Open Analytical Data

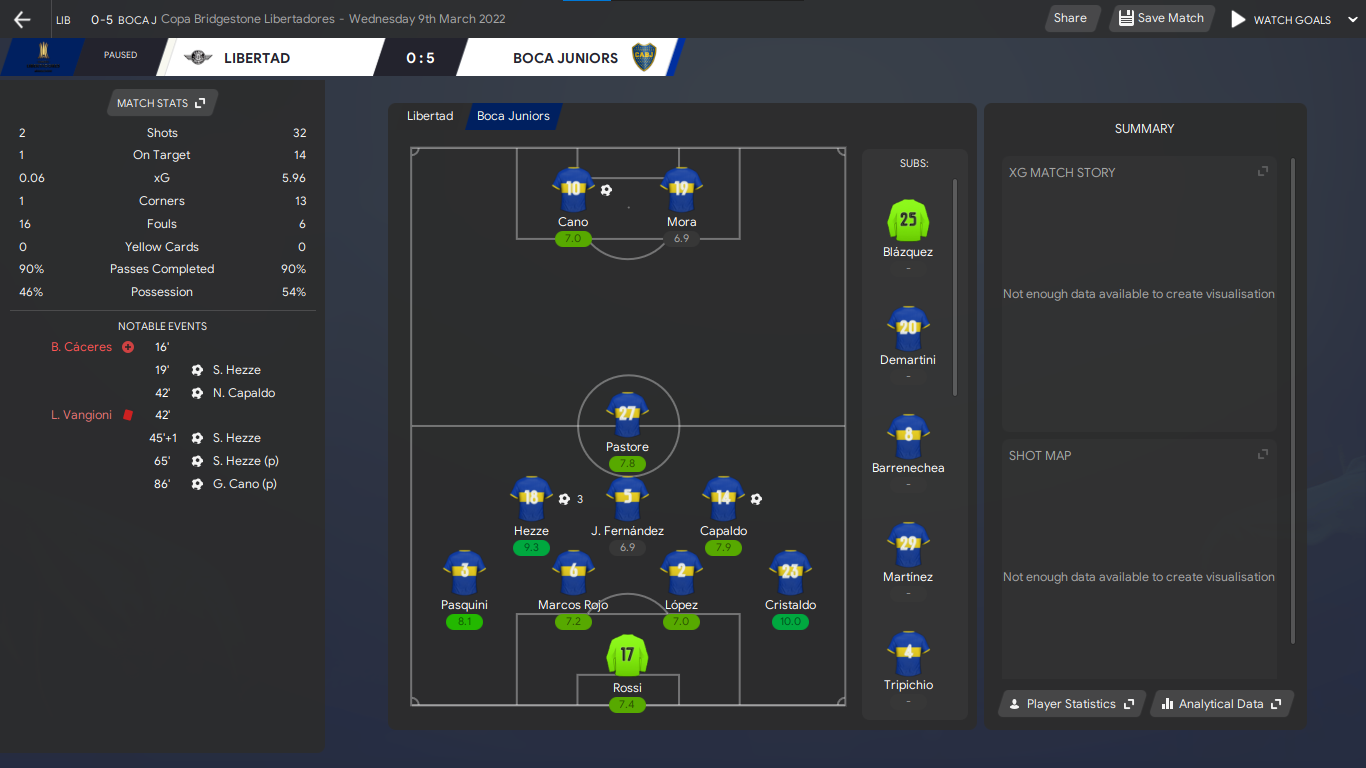[1222, 704]
